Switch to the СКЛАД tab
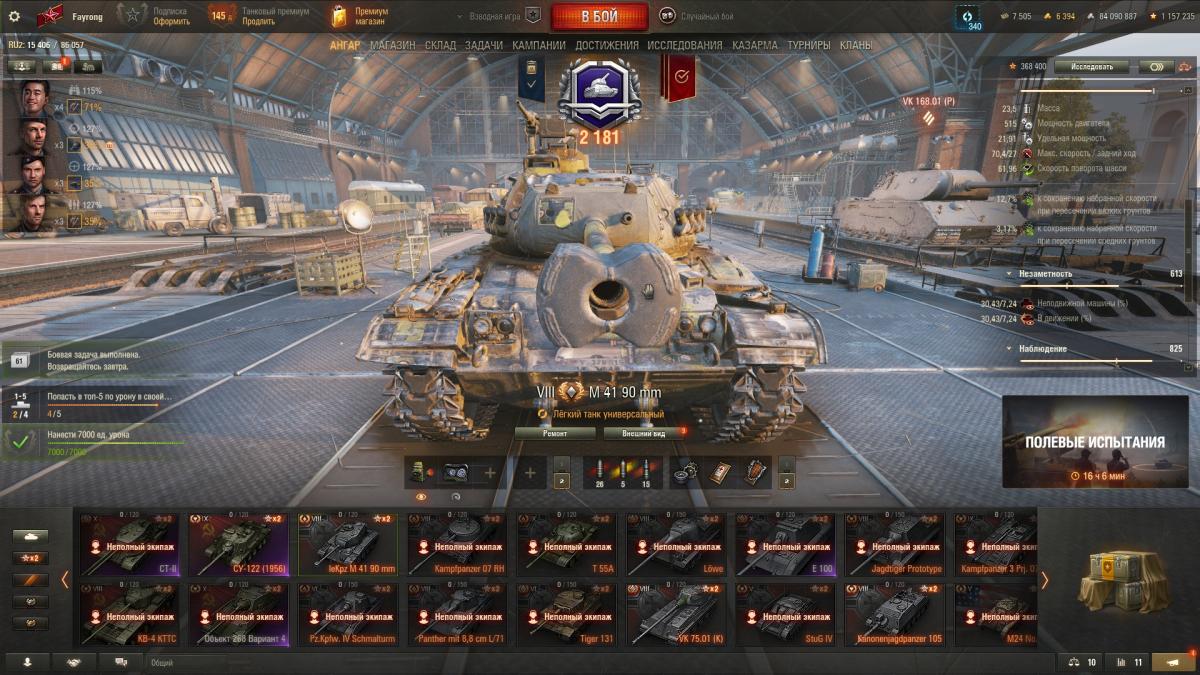 [440, 45]
